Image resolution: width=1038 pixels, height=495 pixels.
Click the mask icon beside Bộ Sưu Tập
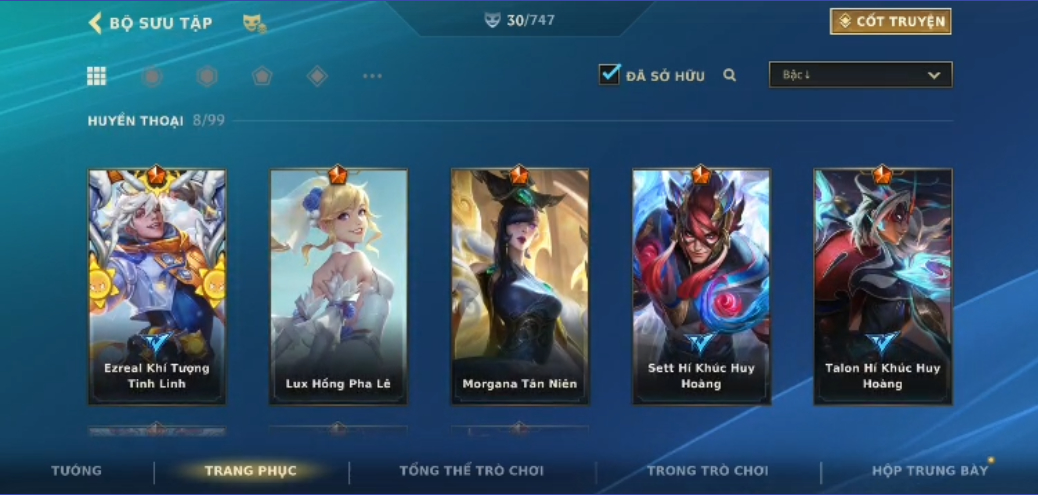tap(254, 23)
